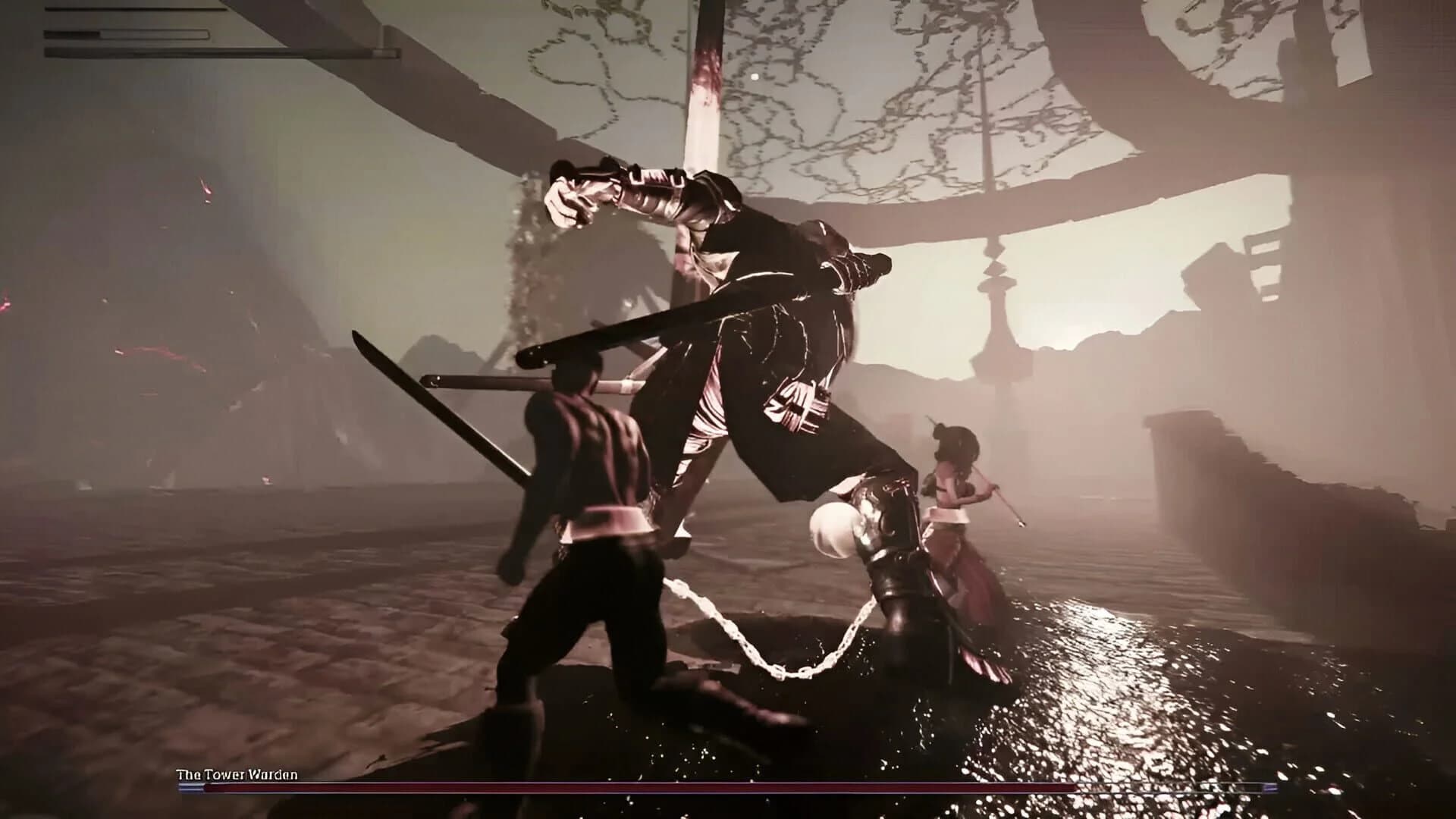Click the boss name 'The Tower Warden'
The image size is (1456, 819).
tap(237, 774)
